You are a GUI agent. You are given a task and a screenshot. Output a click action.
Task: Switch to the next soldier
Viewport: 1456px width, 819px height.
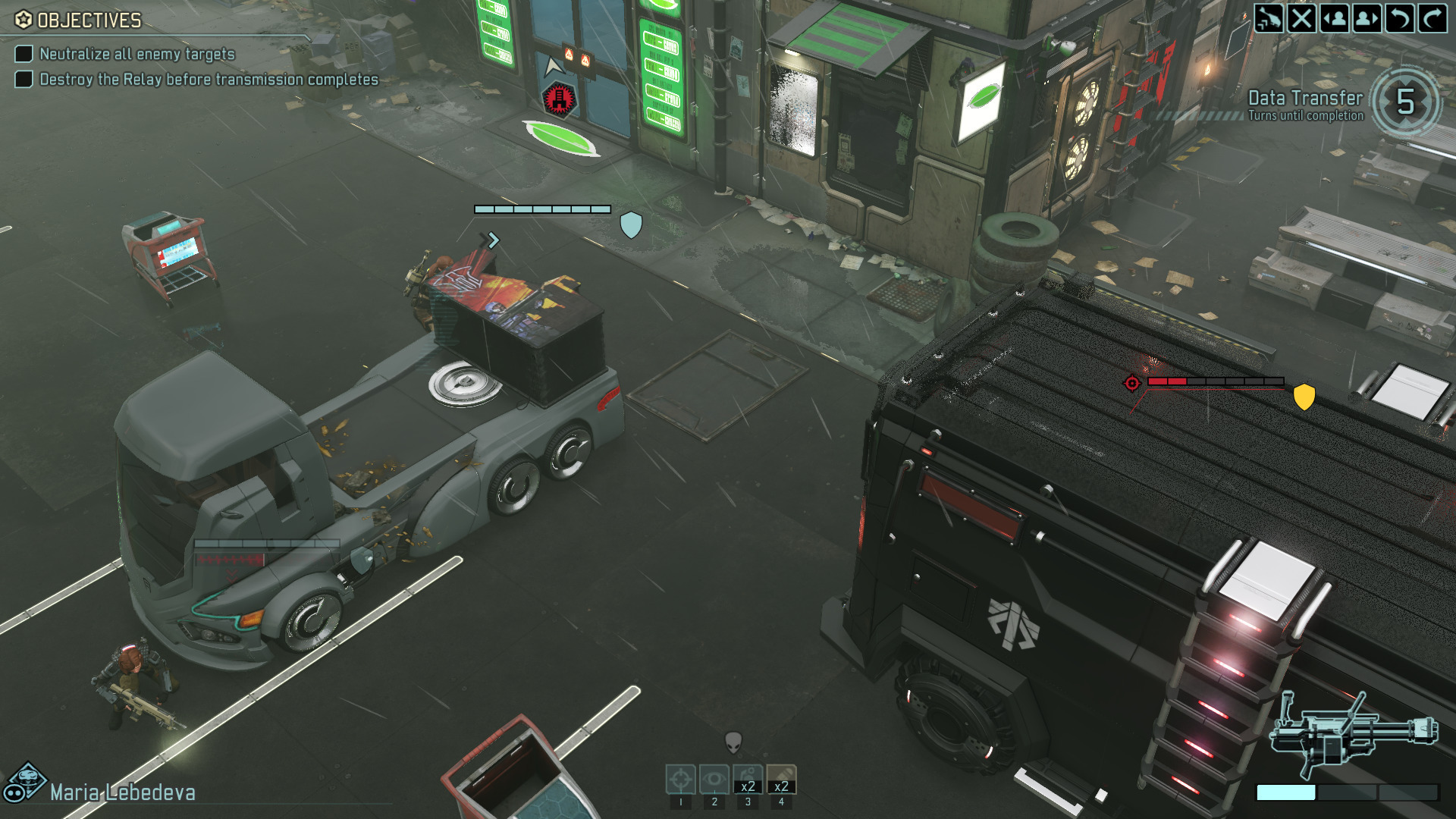(x=1367, y=18)
